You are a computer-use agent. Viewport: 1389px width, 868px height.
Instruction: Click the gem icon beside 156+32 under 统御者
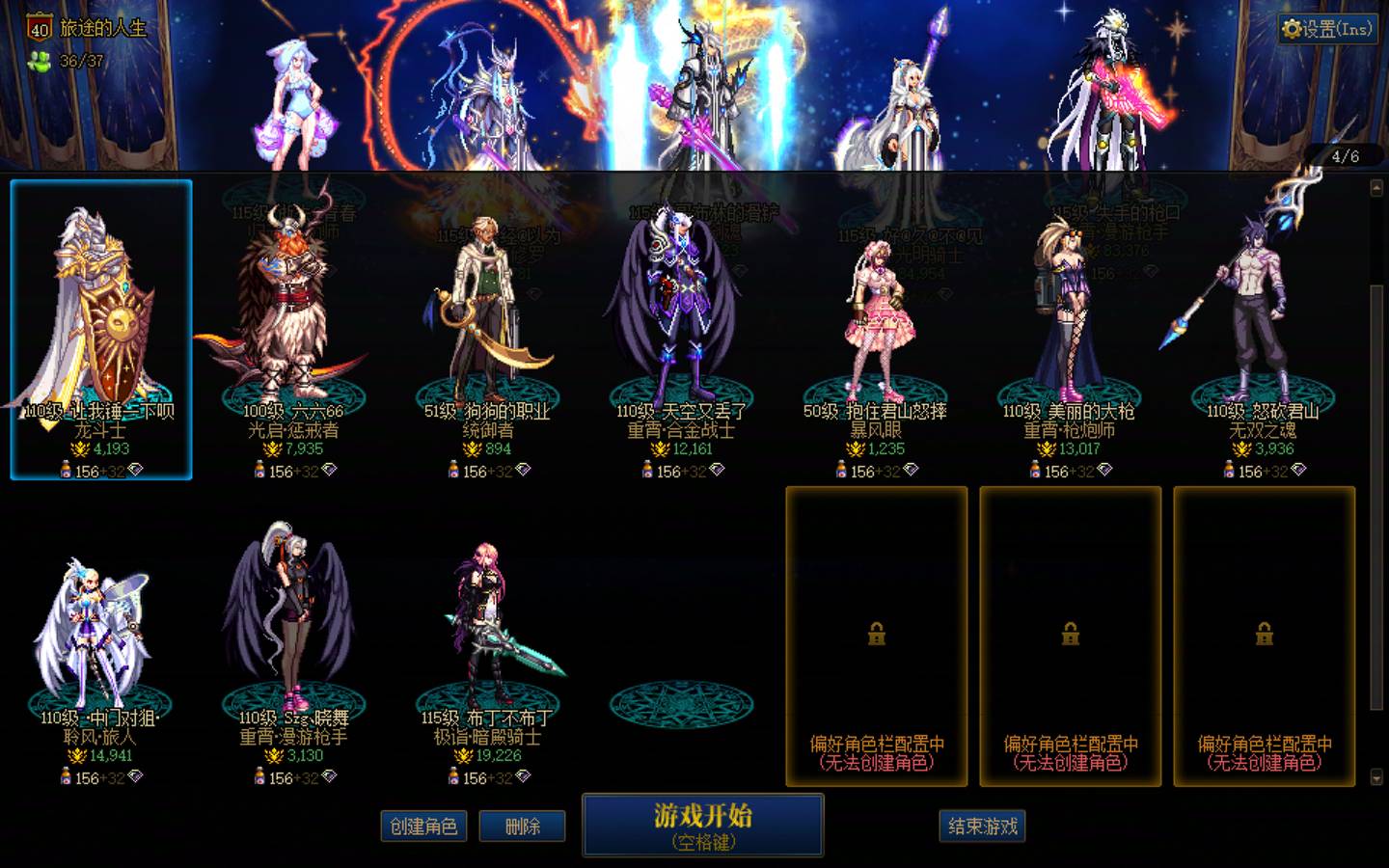click(x=521, y=472)
